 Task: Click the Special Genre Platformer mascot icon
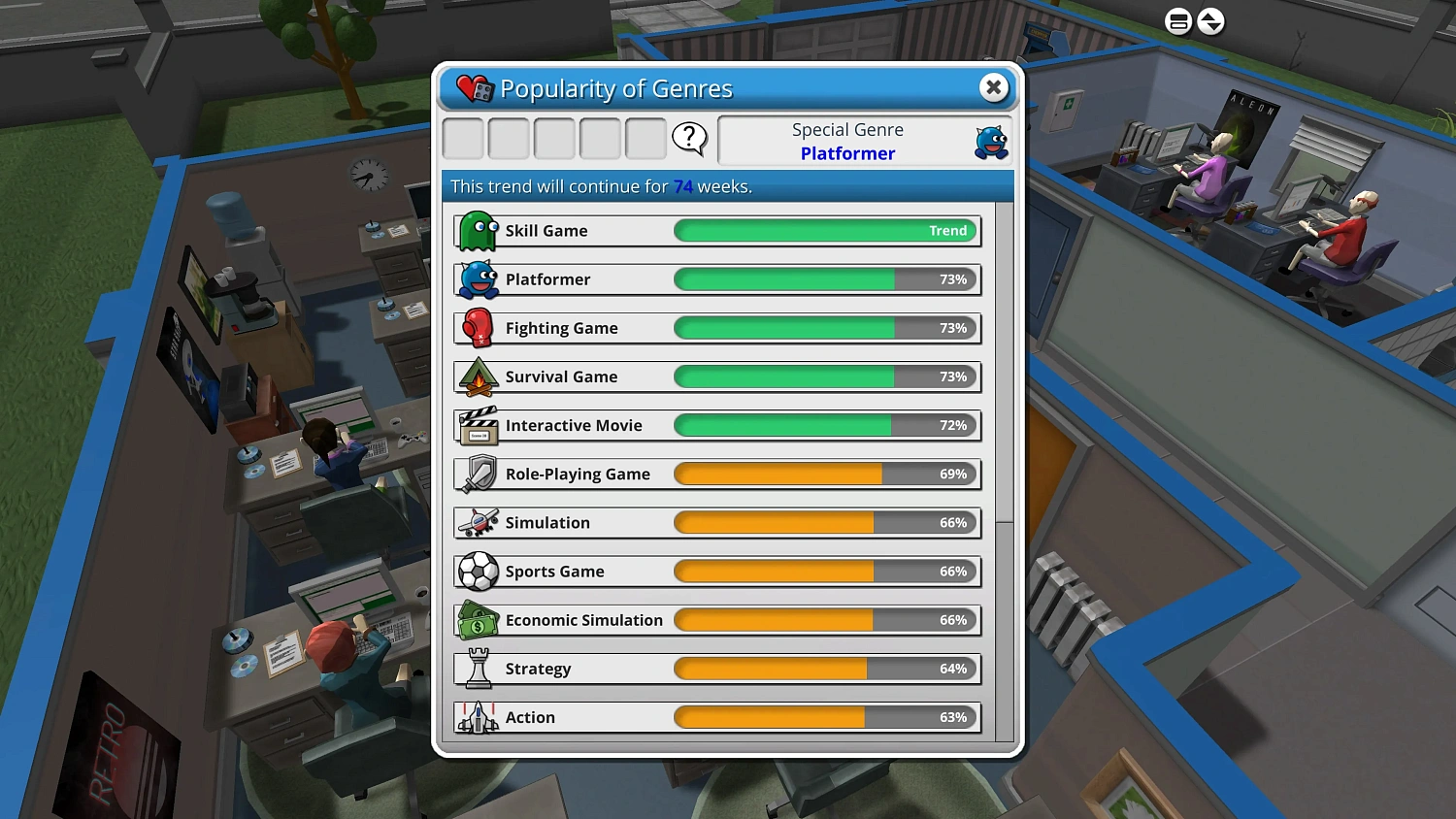tap(989, 141)
